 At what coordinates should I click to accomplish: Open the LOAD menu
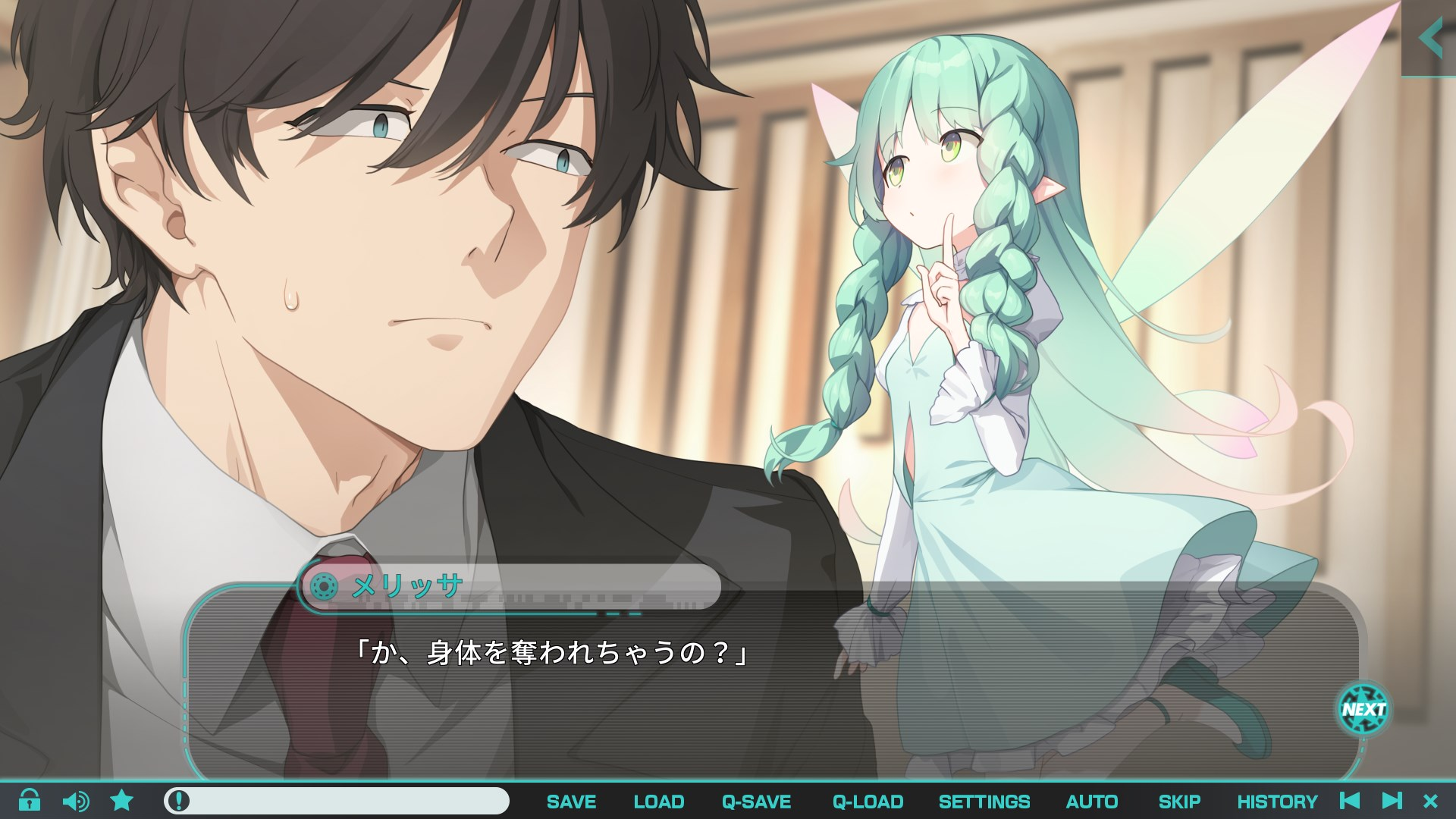(x=658, y=802)
